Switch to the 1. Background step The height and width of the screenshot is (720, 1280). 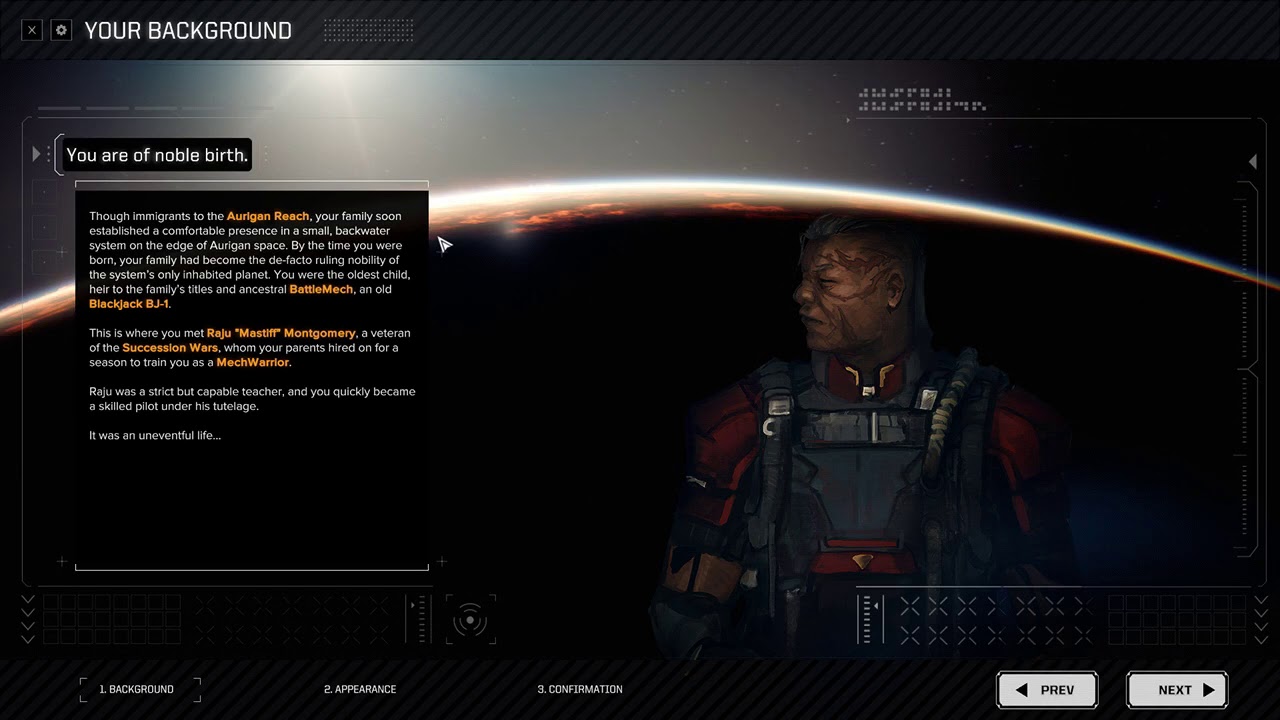[140, 689]
